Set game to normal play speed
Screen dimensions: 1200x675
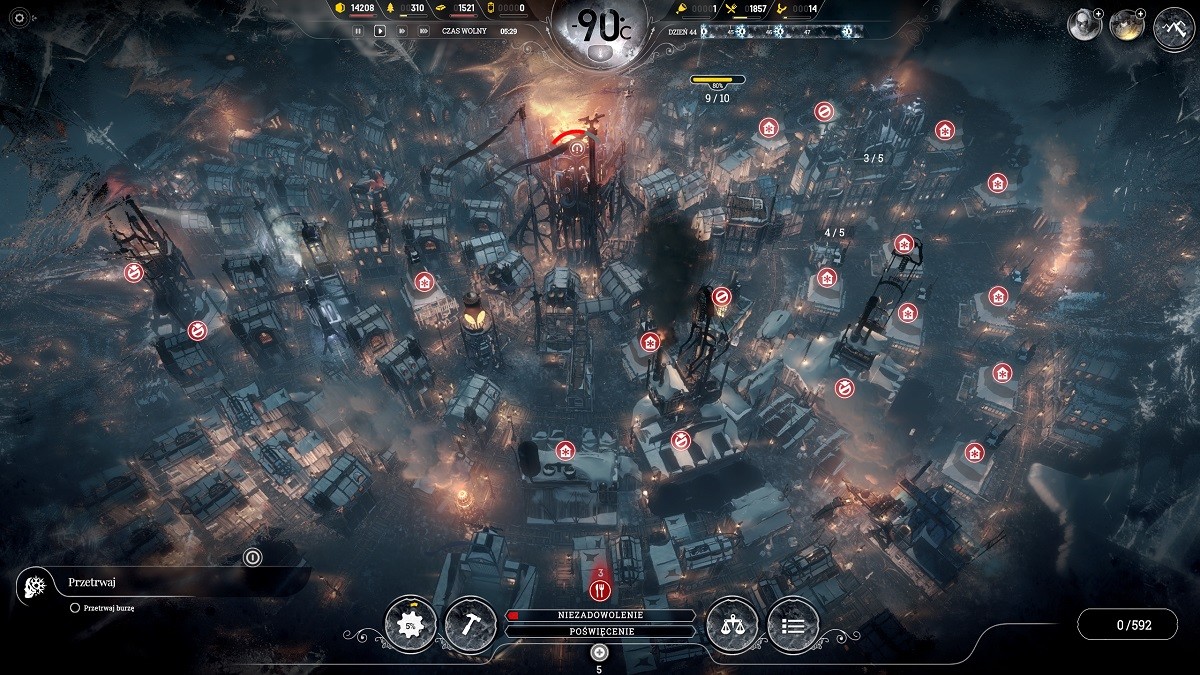pos(380,31)
